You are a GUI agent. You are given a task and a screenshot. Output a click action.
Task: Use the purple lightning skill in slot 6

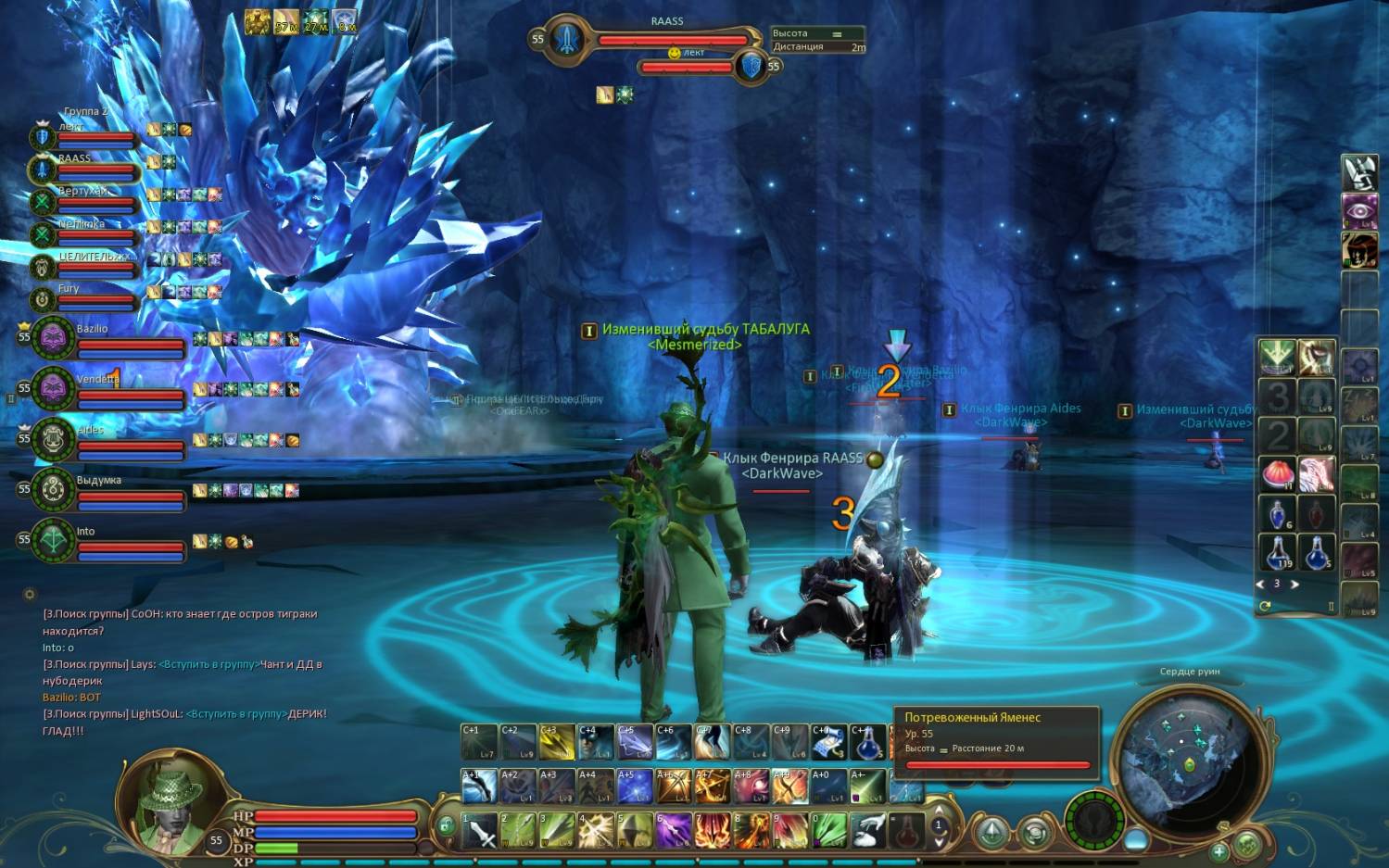pos(674,831)
